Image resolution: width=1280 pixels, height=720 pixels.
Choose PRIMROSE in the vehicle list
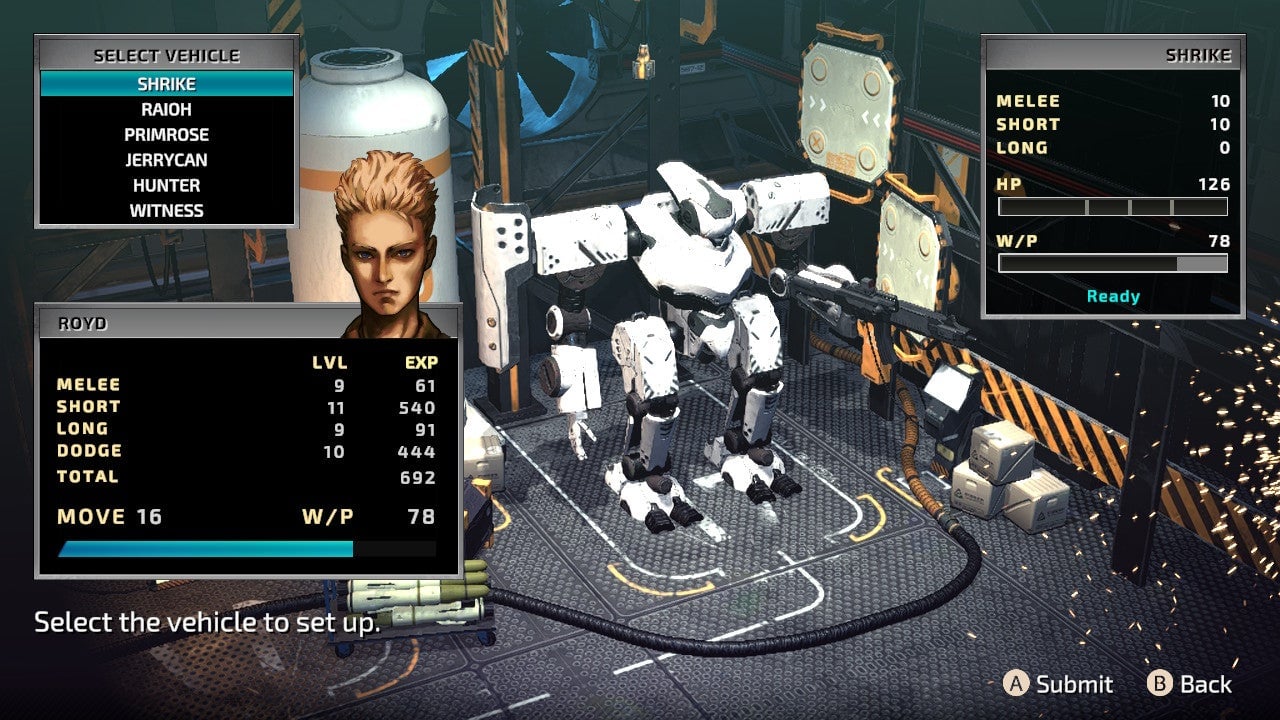pos(168,134)
